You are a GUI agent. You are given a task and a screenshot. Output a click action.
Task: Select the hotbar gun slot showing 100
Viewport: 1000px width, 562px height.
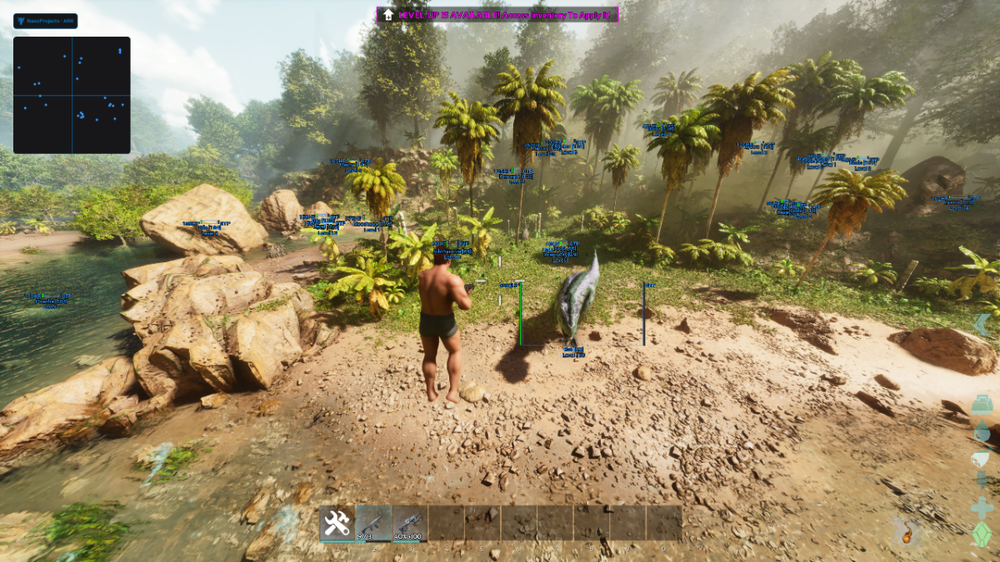point(409,523)
